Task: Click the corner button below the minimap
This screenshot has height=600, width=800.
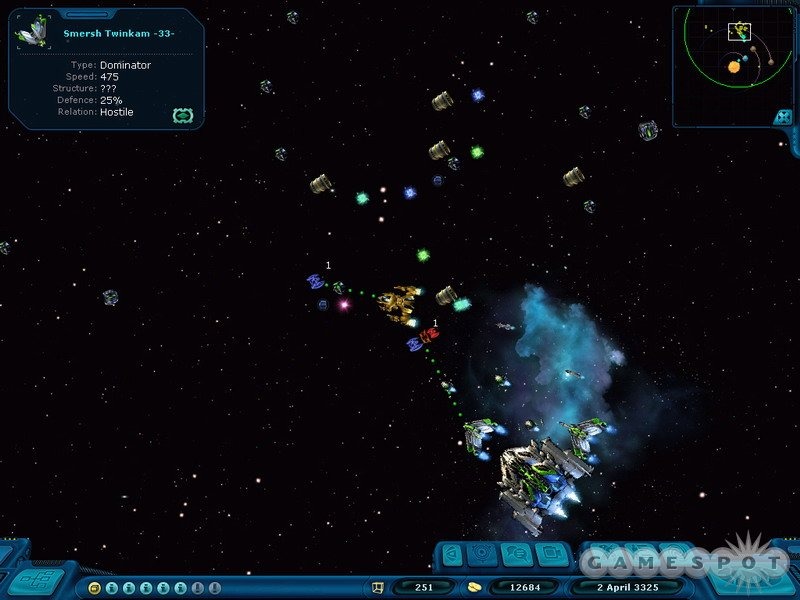Action: pos(781,117)
